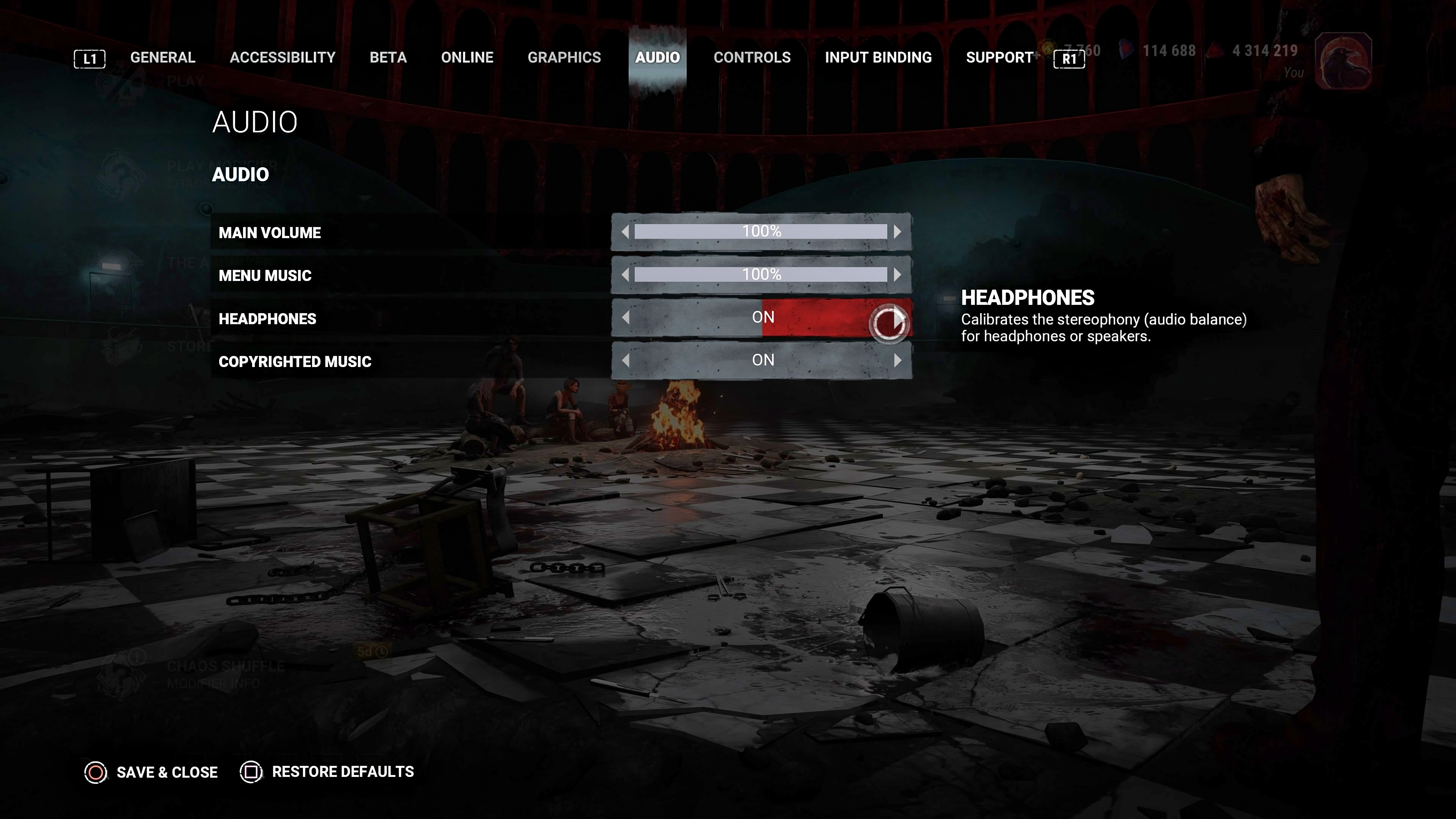Toggle Headphones with its left arrow
This screenshot has height=819, width=1456.
625,318
